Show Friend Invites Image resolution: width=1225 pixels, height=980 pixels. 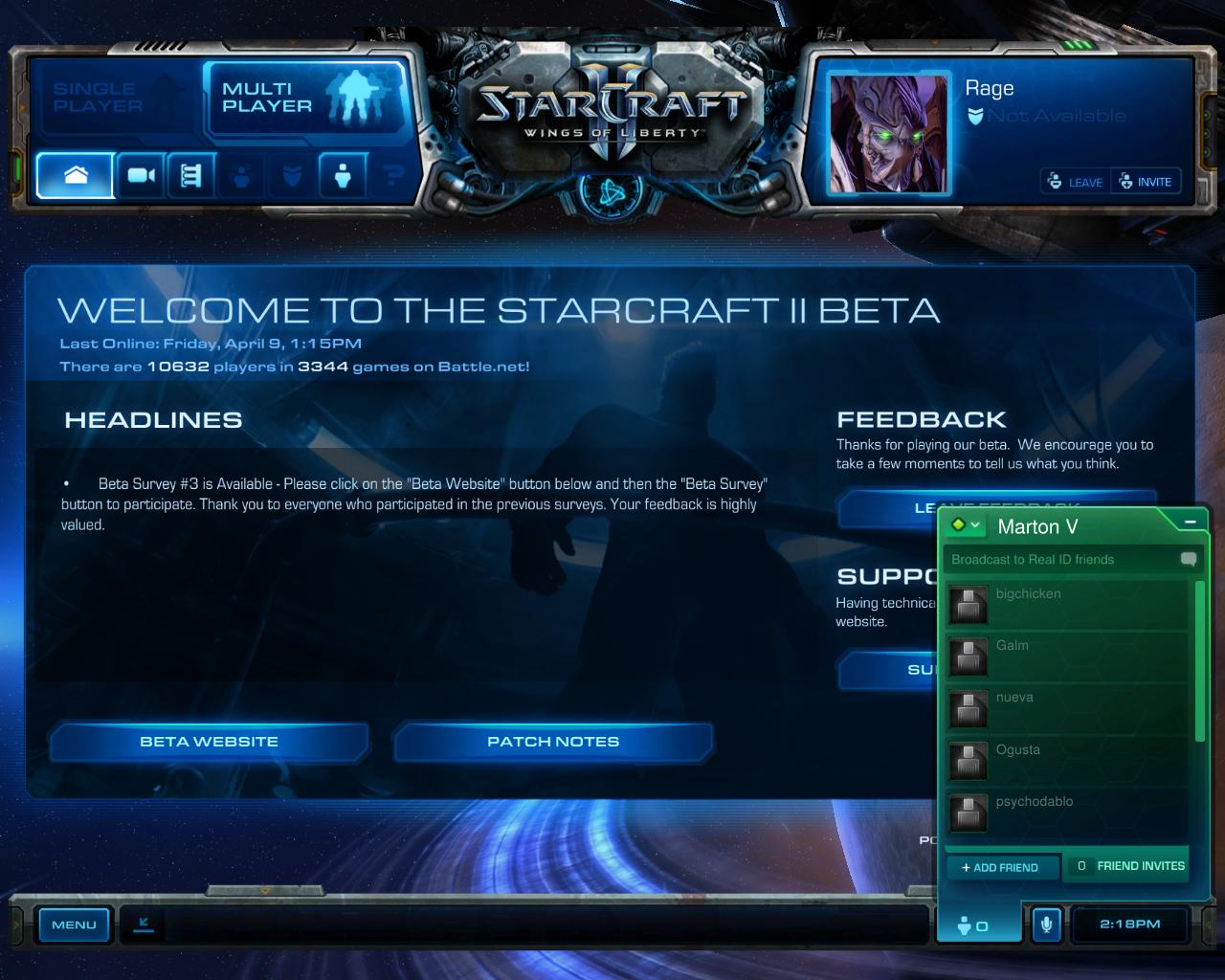(x=1129, y=866)
